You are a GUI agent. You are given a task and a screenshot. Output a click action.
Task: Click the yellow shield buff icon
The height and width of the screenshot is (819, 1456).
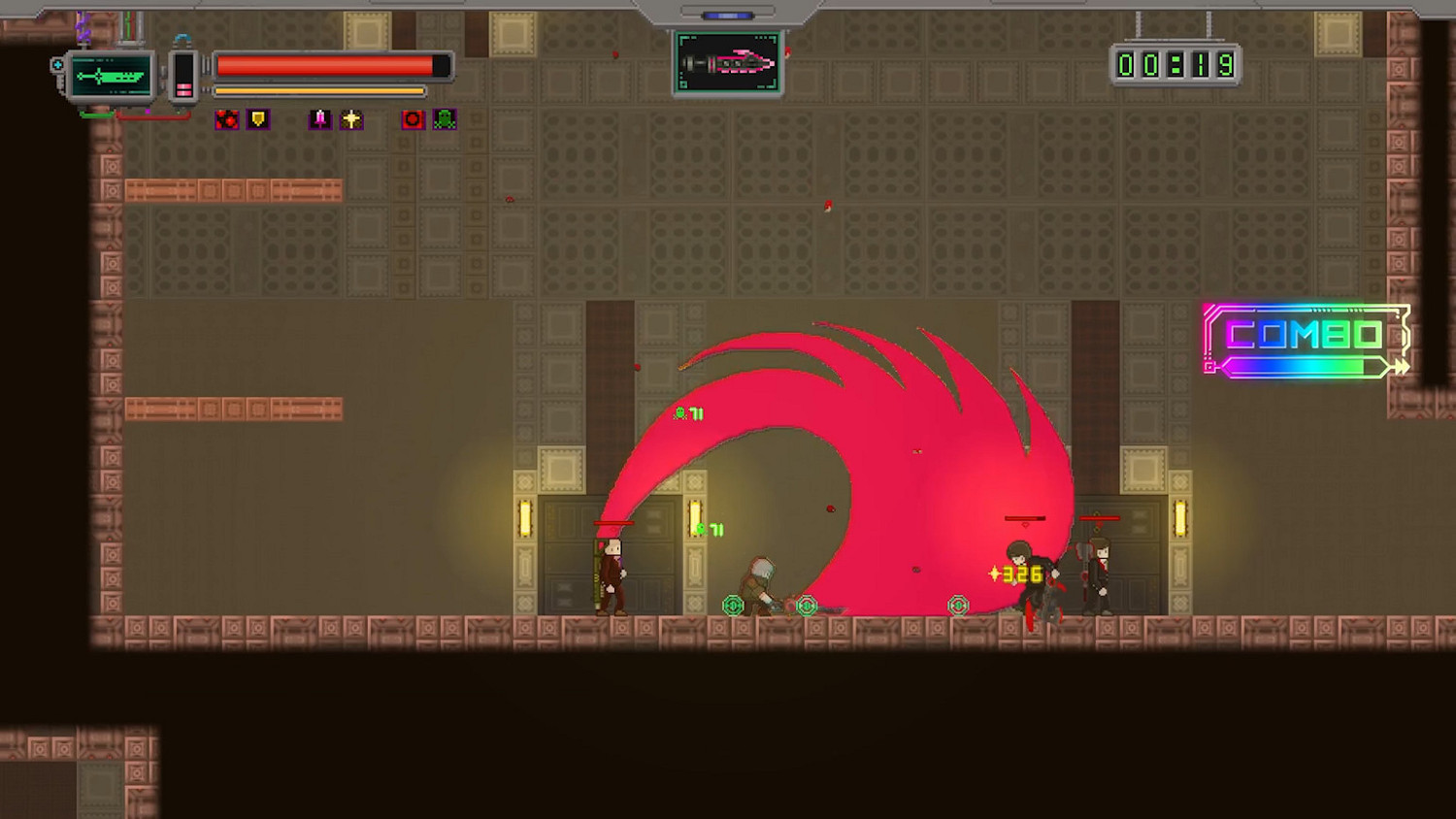[x=257, y=119]
